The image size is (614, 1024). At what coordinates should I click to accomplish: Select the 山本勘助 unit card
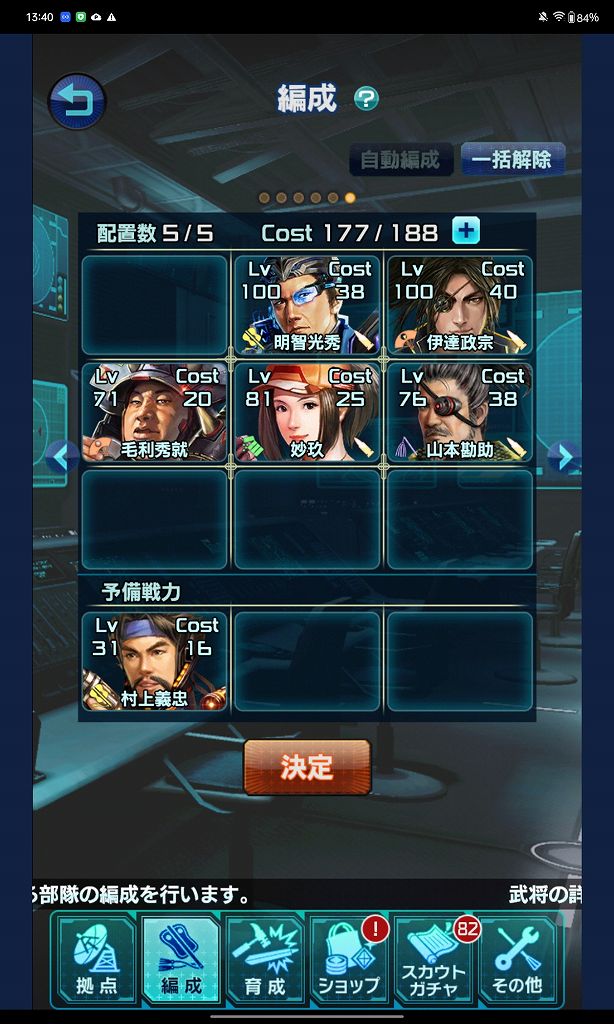point(460,412)
